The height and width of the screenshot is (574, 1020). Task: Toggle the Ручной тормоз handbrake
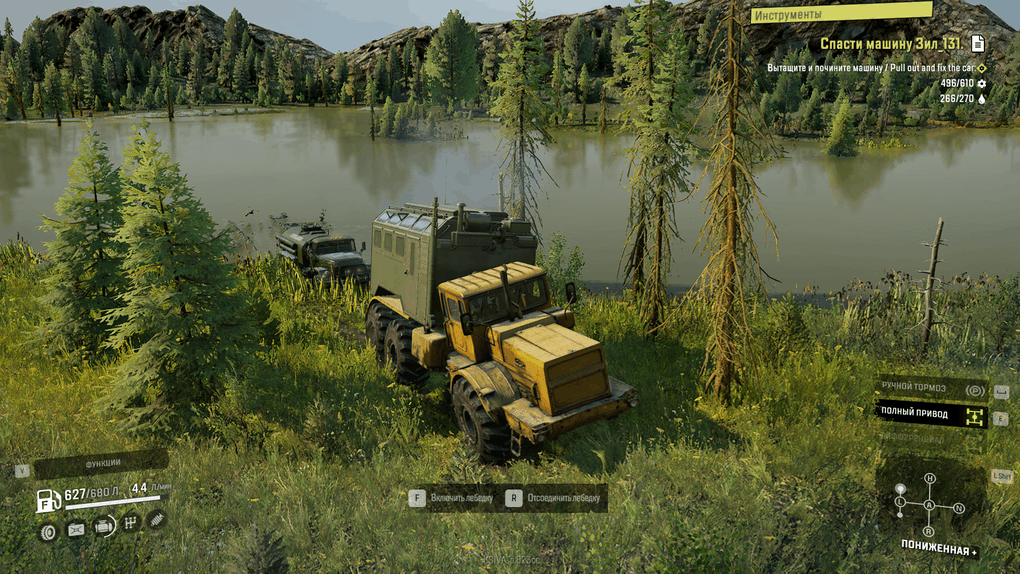931,390
